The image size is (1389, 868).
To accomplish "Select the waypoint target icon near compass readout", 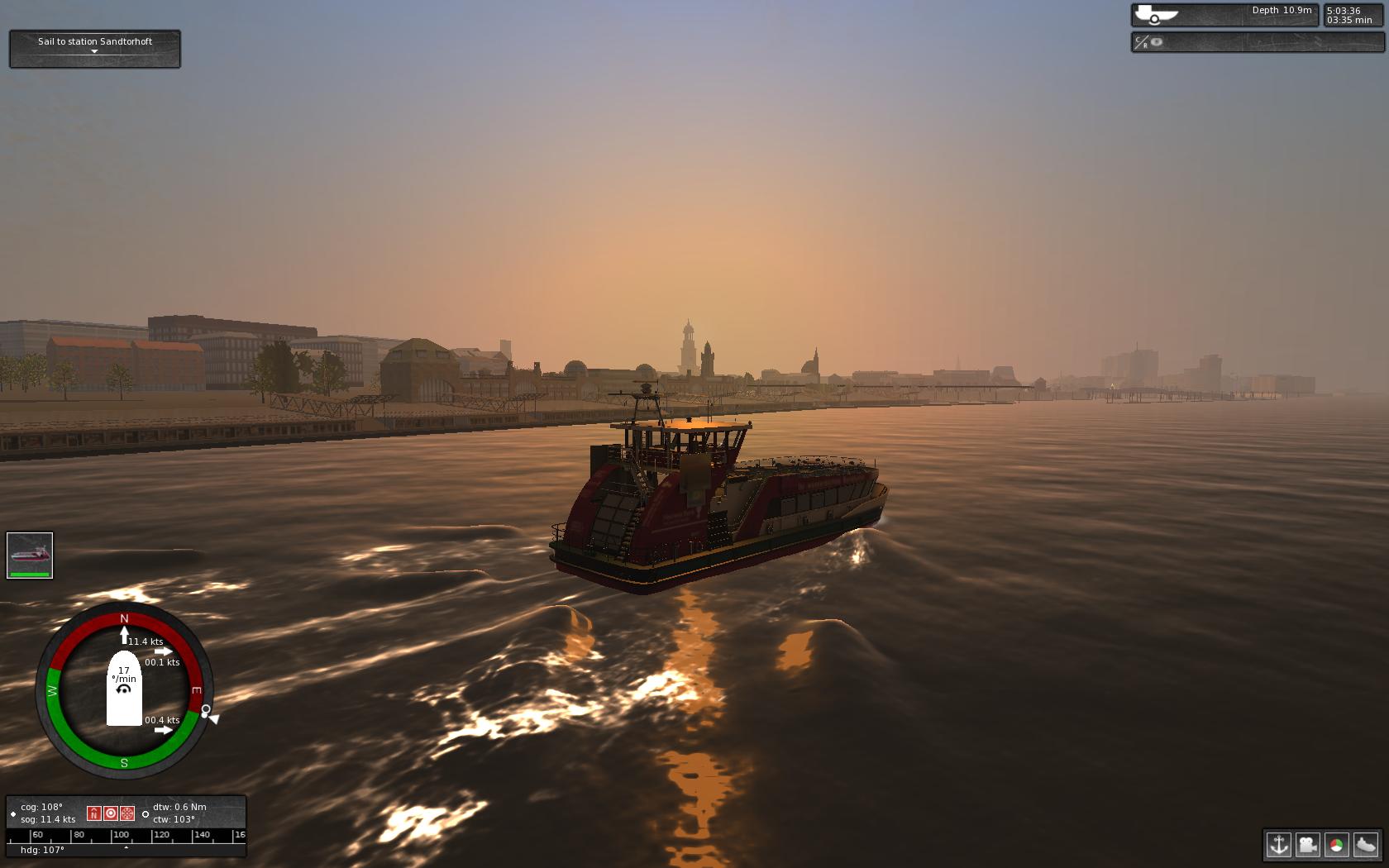I will point(111,813).
